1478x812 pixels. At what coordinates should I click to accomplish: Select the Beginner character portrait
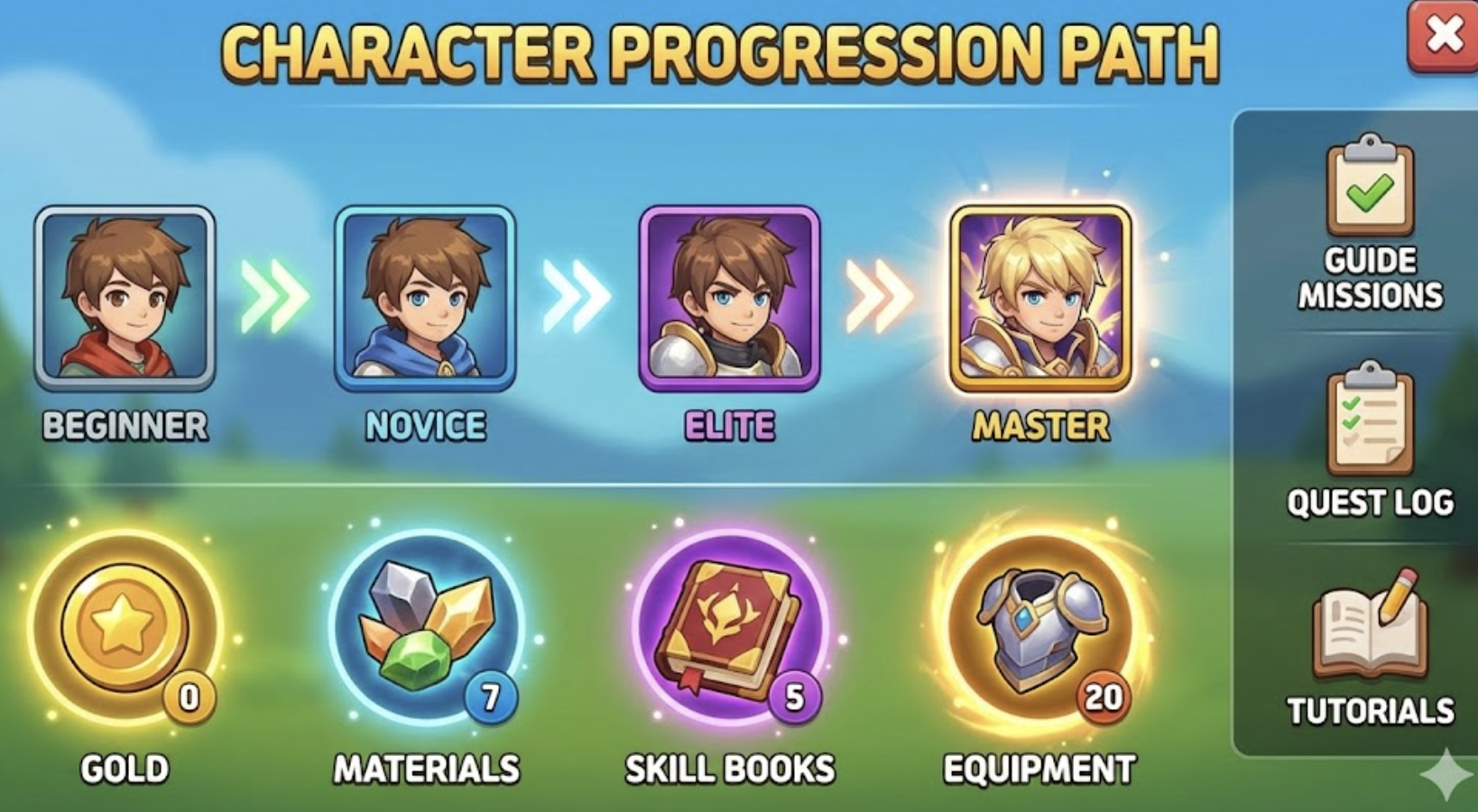[x=125, y=299]
